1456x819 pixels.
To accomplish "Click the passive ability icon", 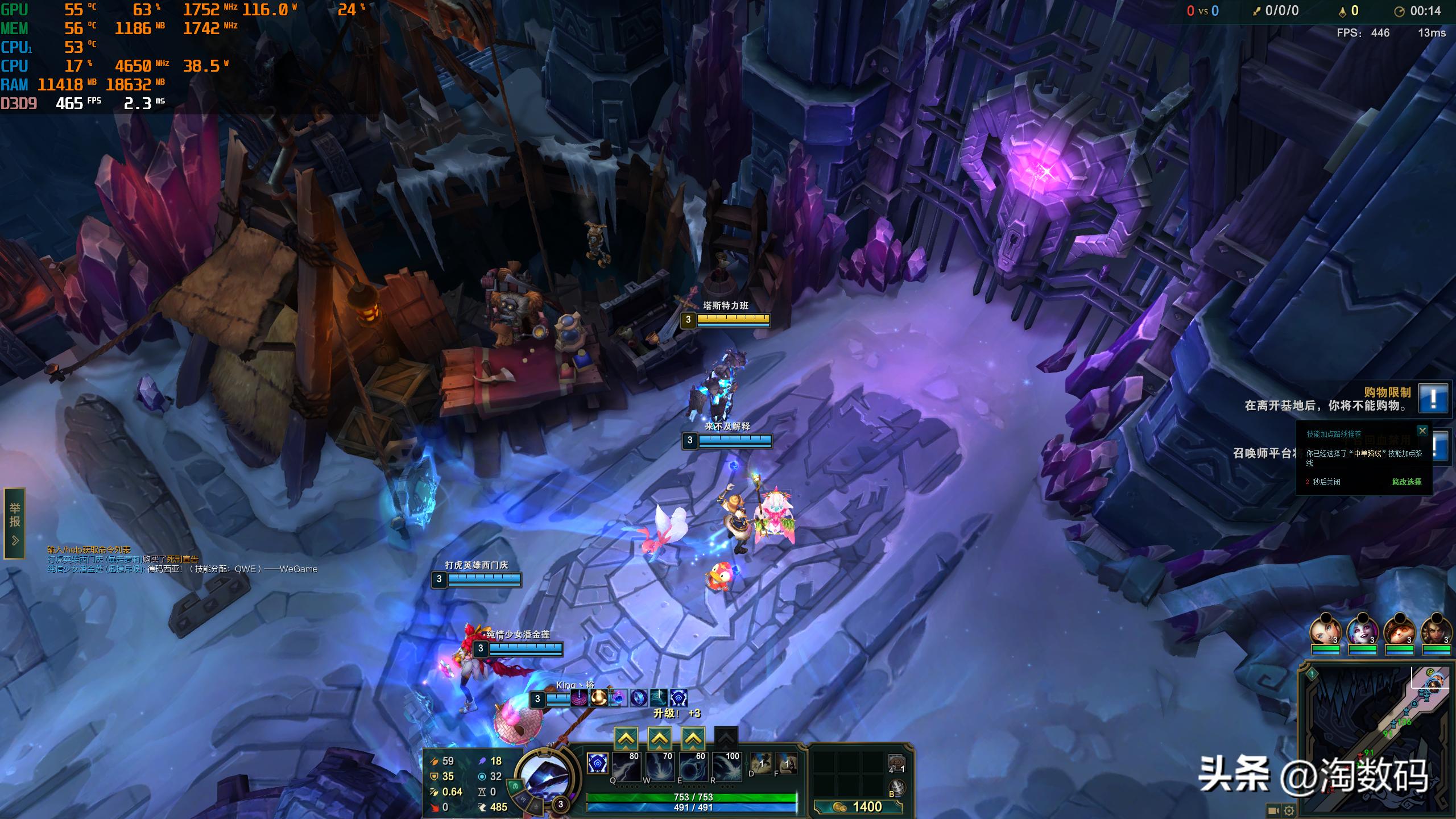I will 597,763.
